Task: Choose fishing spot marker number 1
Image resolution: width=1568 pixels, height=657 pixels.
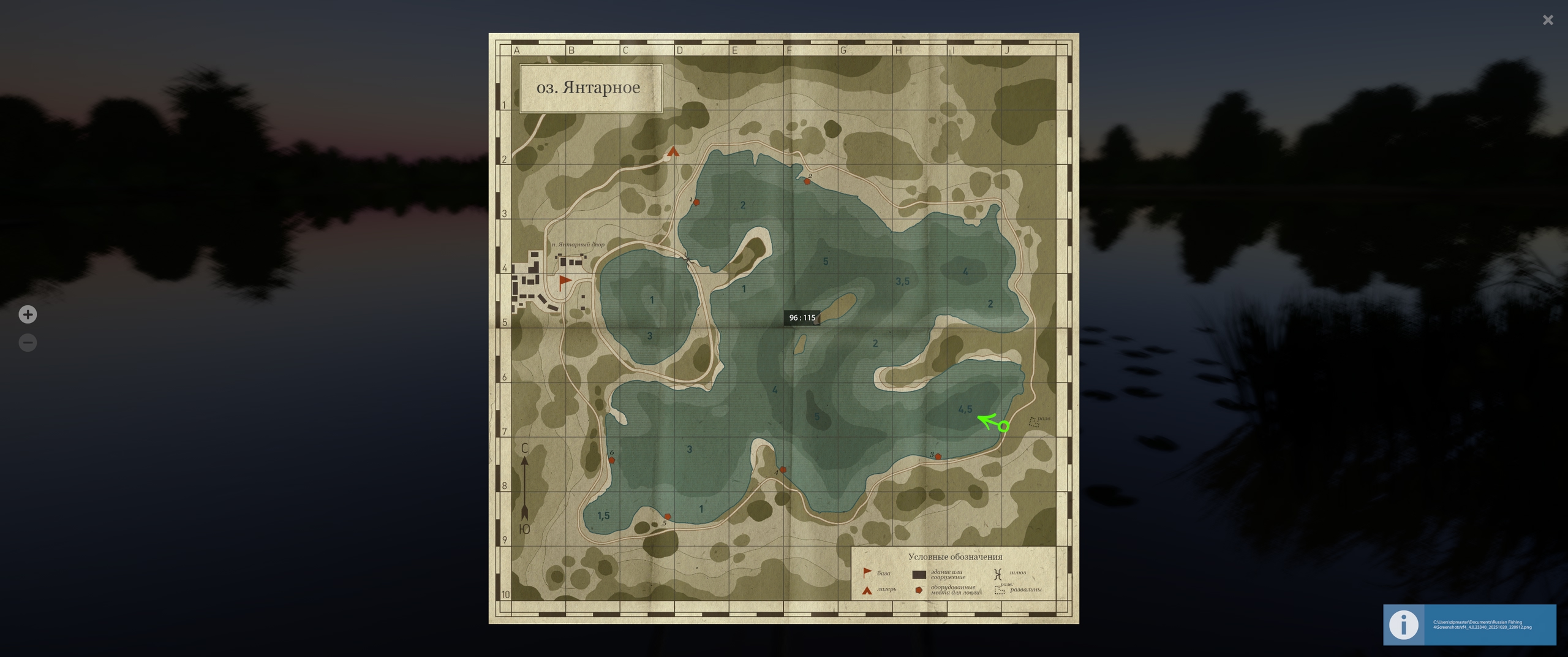Action: coord(696,202)
